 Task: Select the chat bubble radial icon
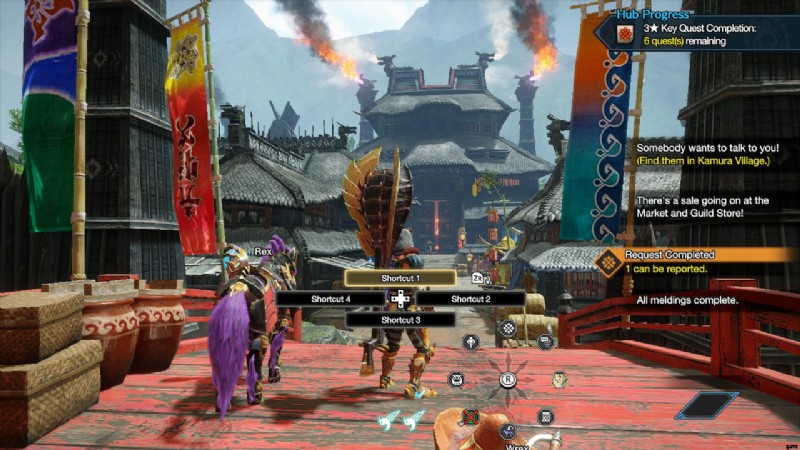[545, 341]
